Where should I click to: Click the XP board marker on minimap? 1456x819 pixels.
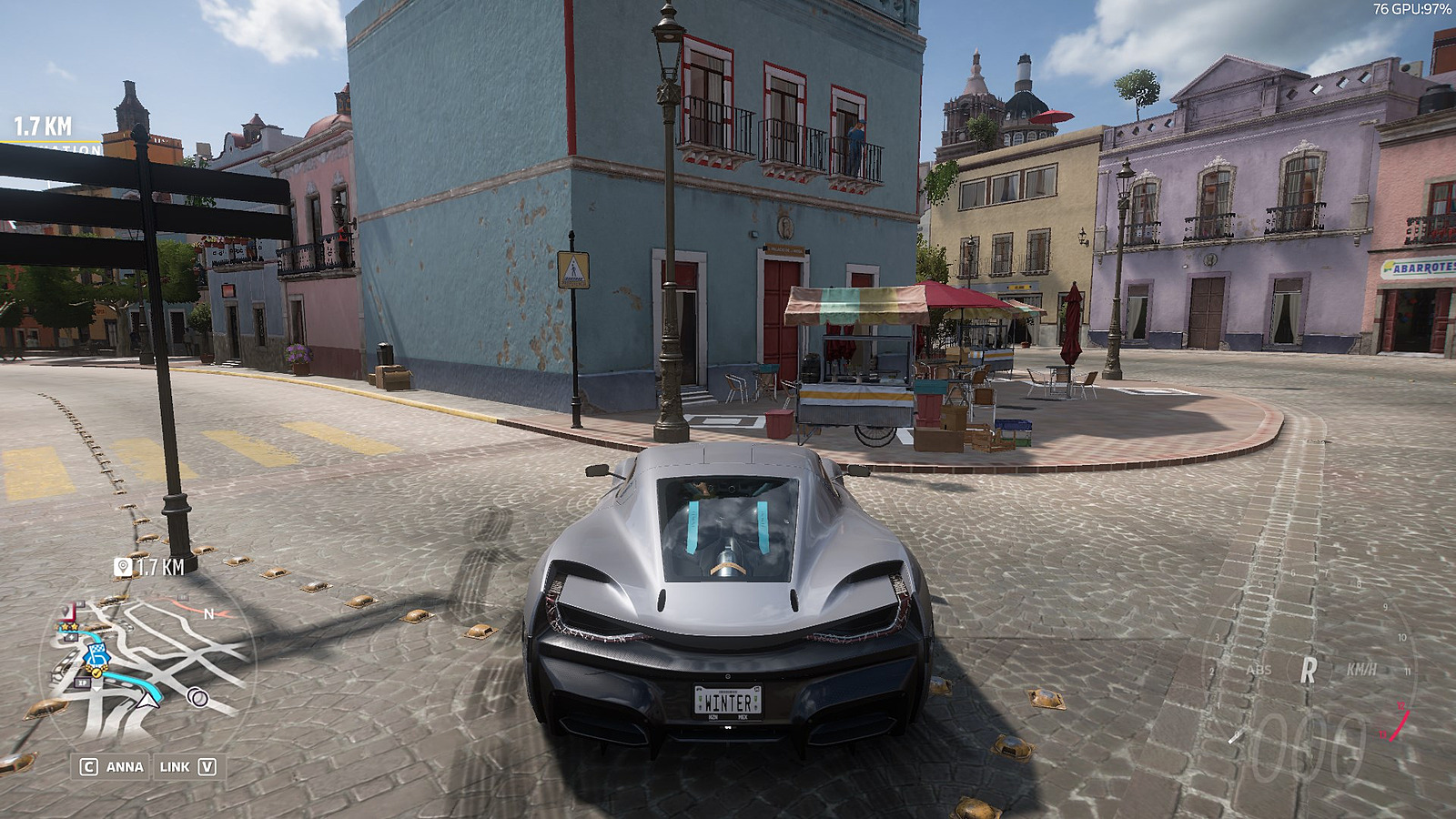point(83,682)
